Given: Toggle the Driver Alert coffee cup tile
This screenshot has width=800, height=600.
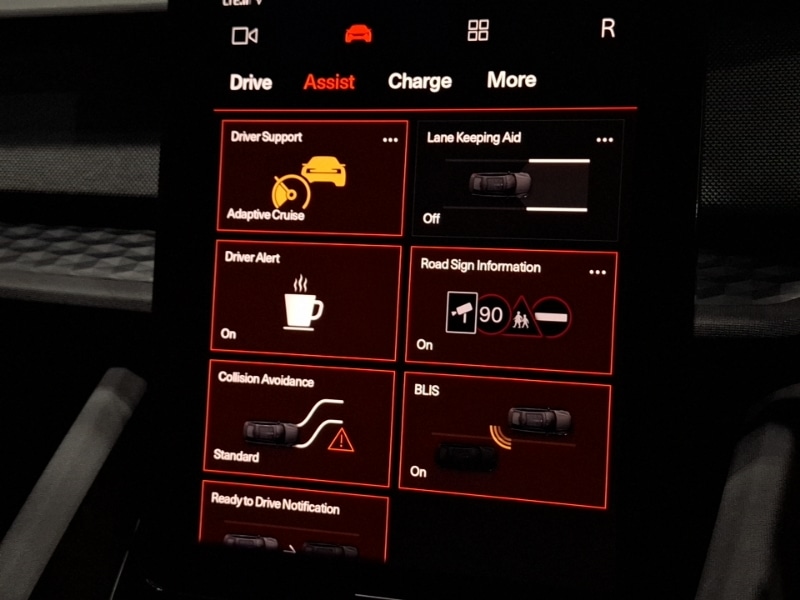Looking at the screenshot, I should pos(305,300).
